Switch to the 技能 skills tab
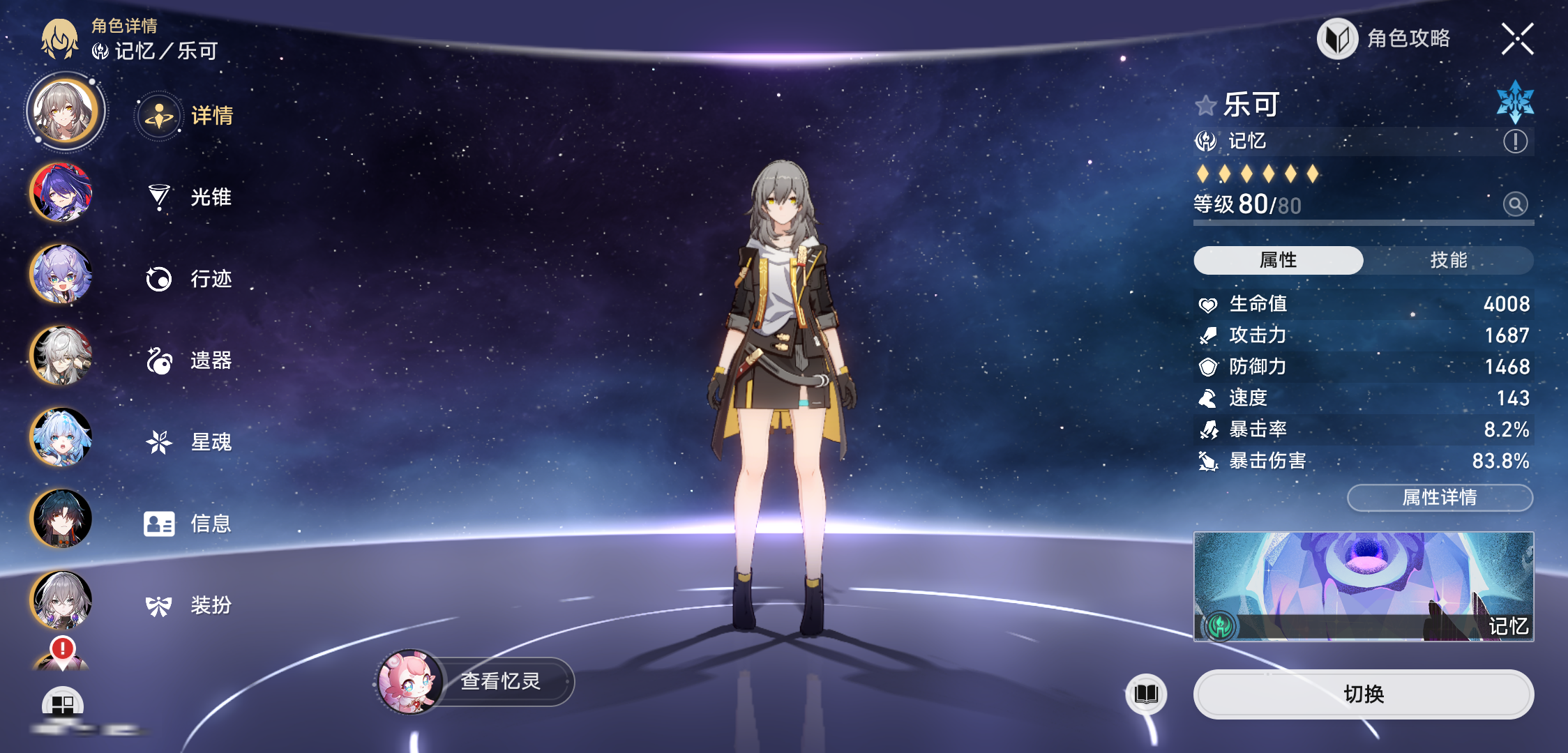The height and width of the screenshot is (753, 1568). (1448, 260)
